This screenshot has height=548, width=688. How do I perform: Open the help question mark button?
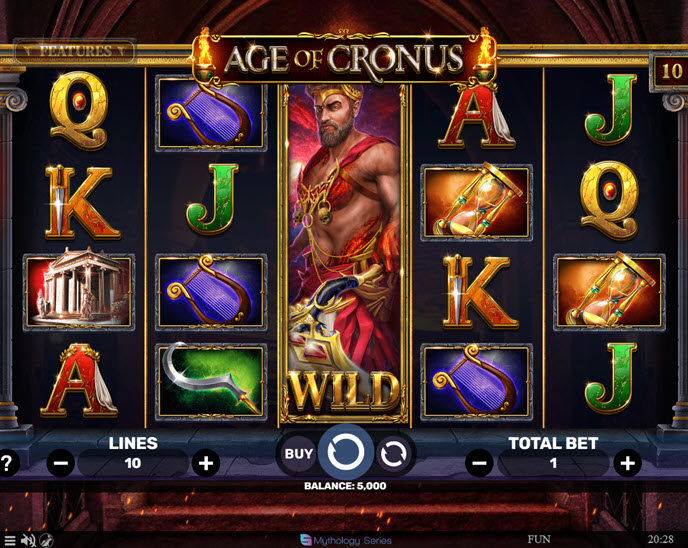[7, 463]
